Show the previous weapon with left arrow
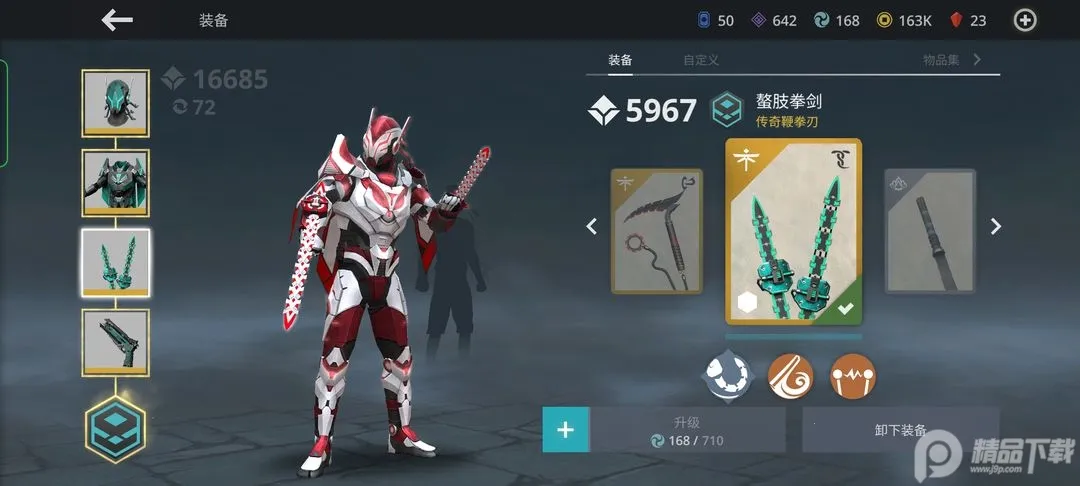 [x=591, y=227]
